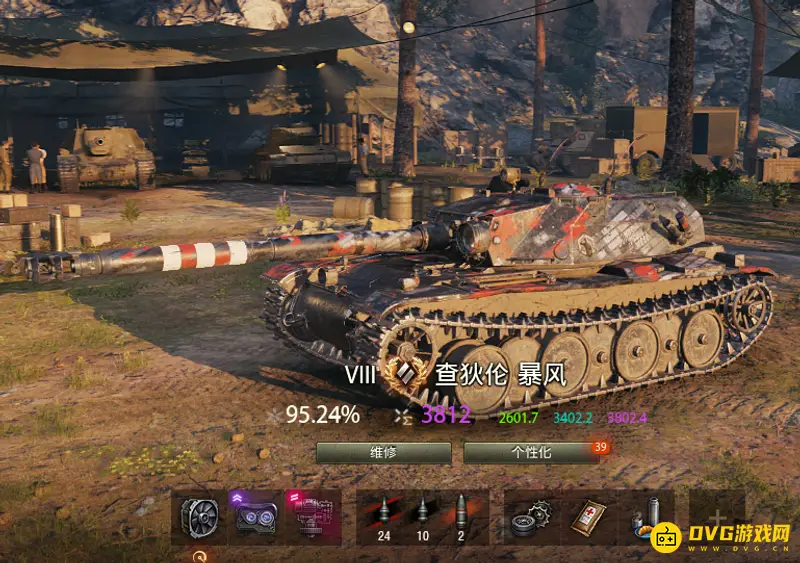Choose the shell slot with 2 rounds
The width and height of the screenshot is (800, 563).
click(x=461, y=517)
